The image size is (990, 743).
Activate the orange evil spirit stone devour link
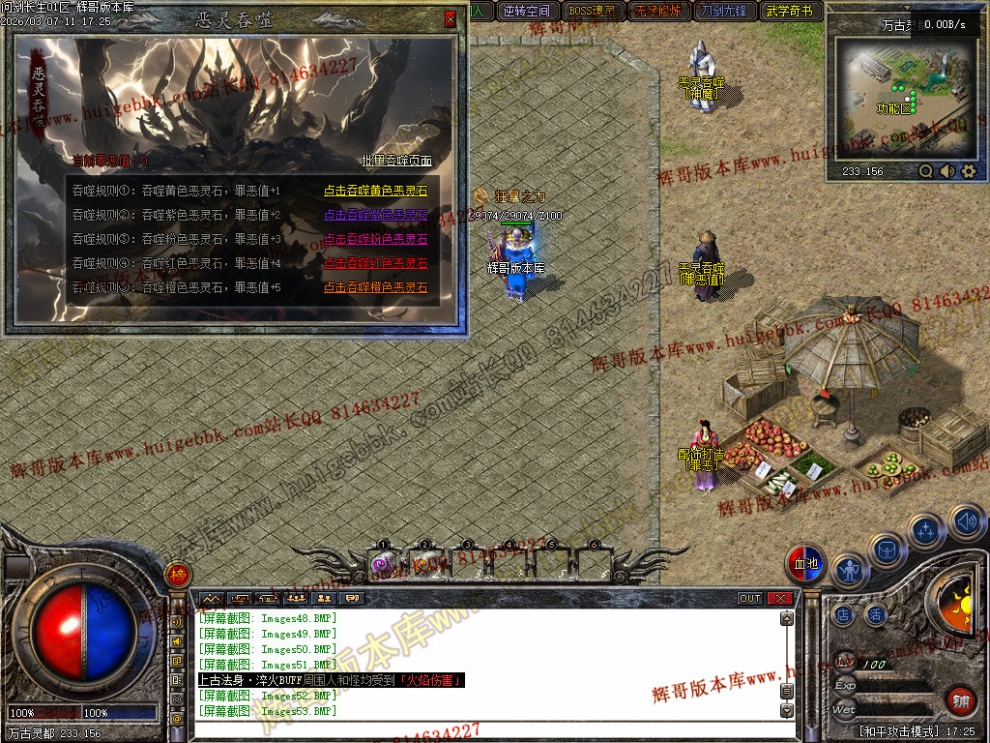pyautogui.click(x=374, y=287)
